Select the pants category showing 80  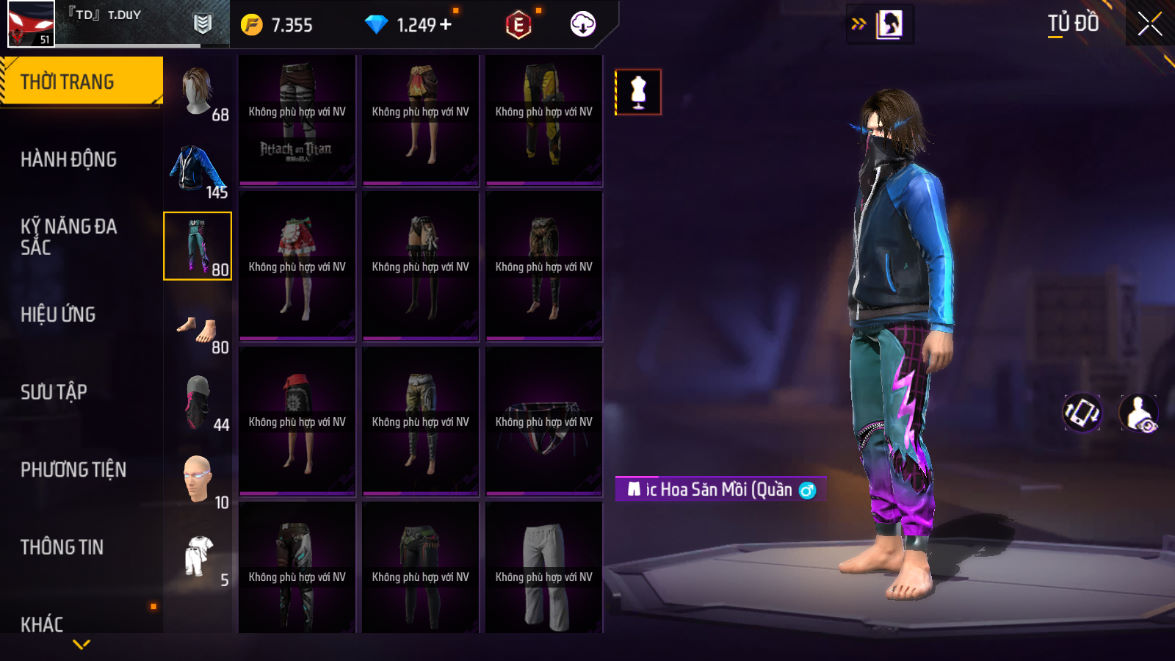pos(198,246)
